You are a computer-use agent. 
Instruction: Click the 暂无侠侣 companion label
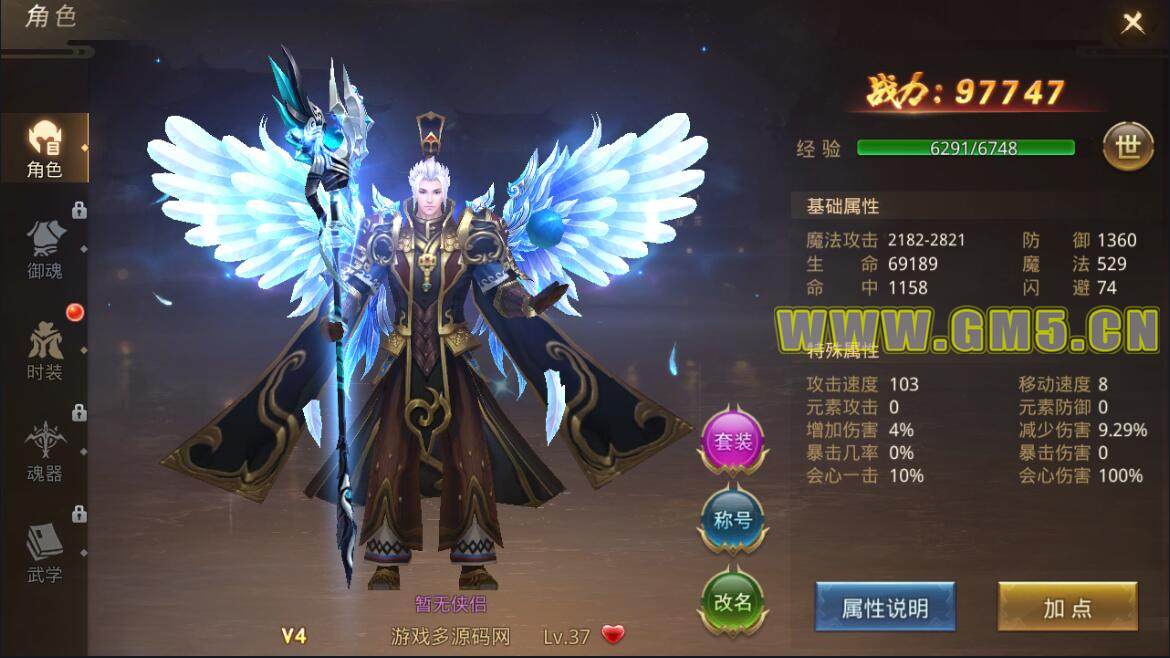(450, 604)
